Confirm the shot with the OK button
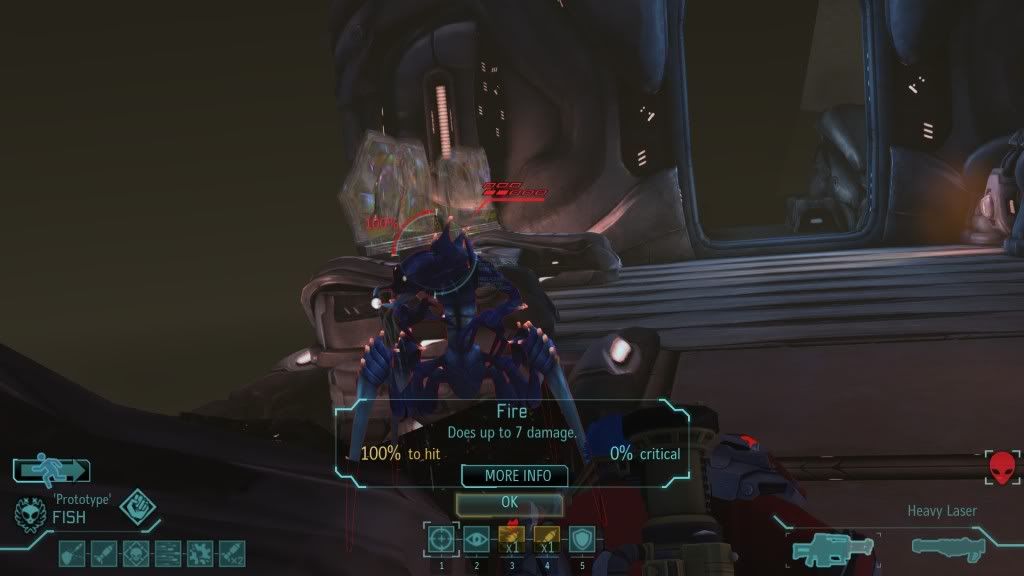This screenshot has width=1024, height=576. pyautogui.click(x=509, y=502)
